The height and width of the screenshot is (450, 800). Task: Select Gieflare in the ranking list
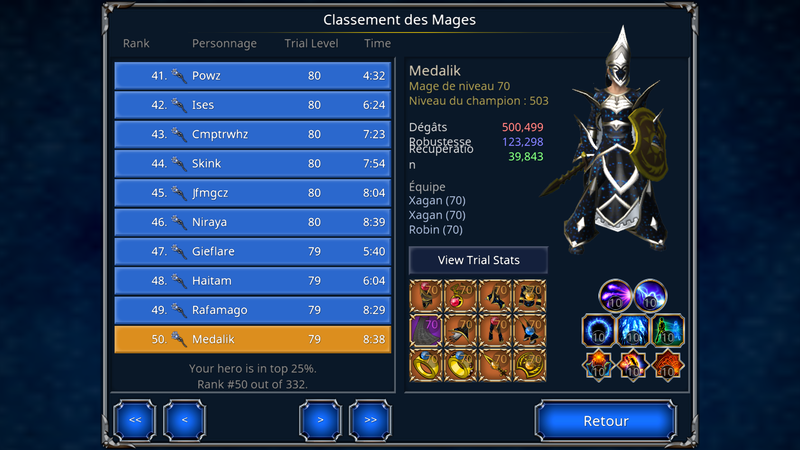(x=252, y=252)
